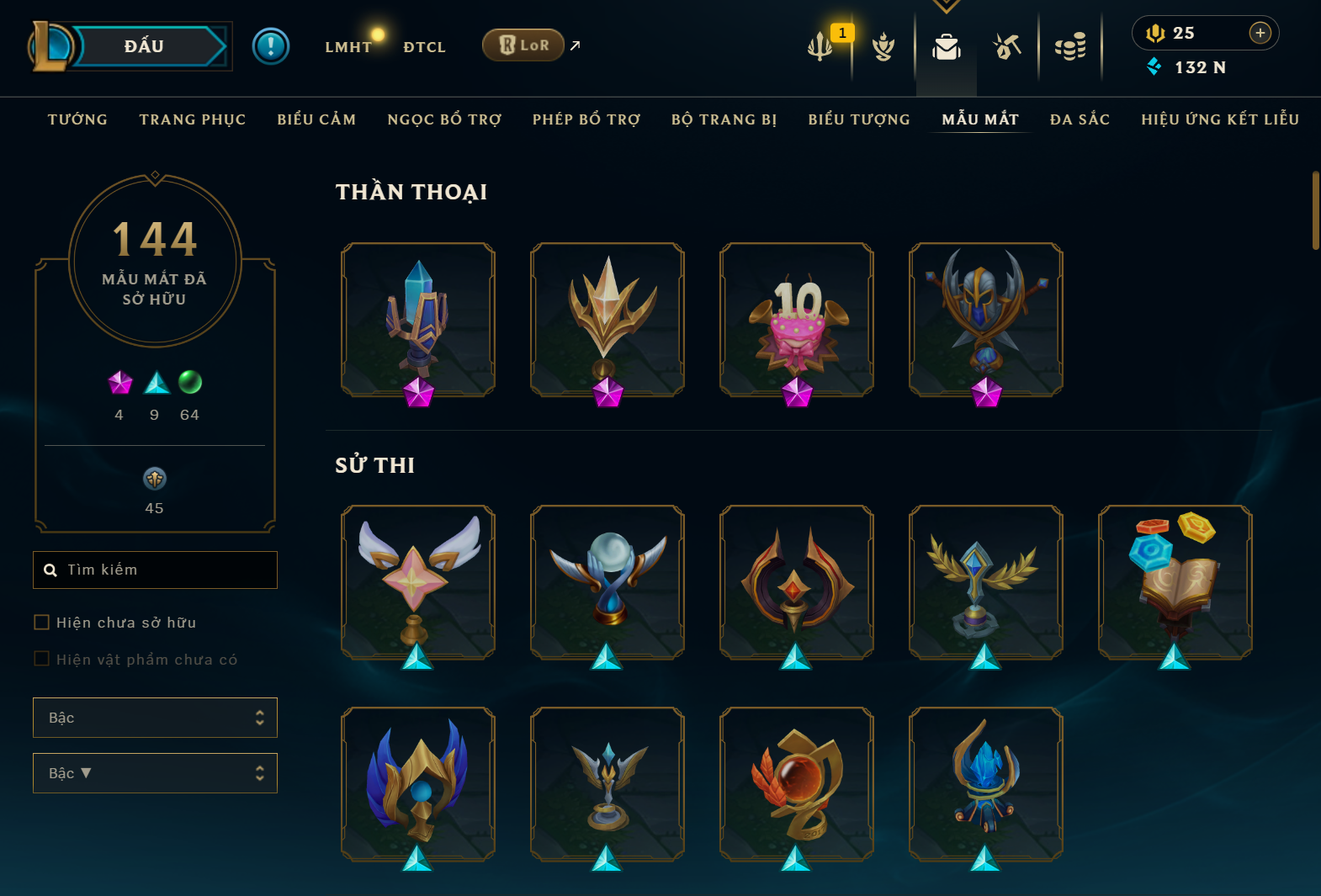Open the BIỂU CẢM tab
The height and width of the screenshot is (896, 1321).
[x=316, y=119]
